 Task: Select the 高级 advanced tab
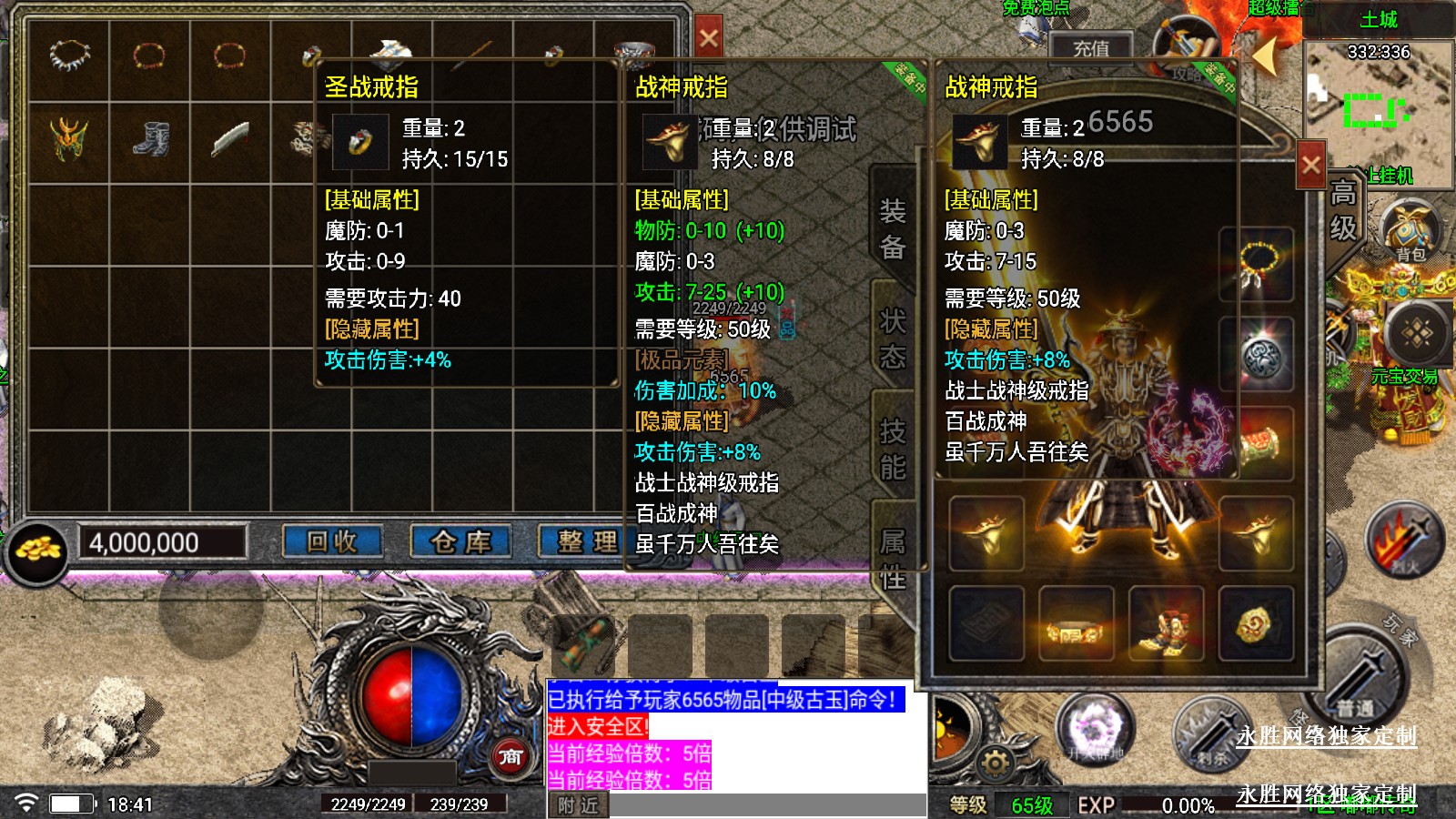pyautogui.click(x=1343, y=211)
